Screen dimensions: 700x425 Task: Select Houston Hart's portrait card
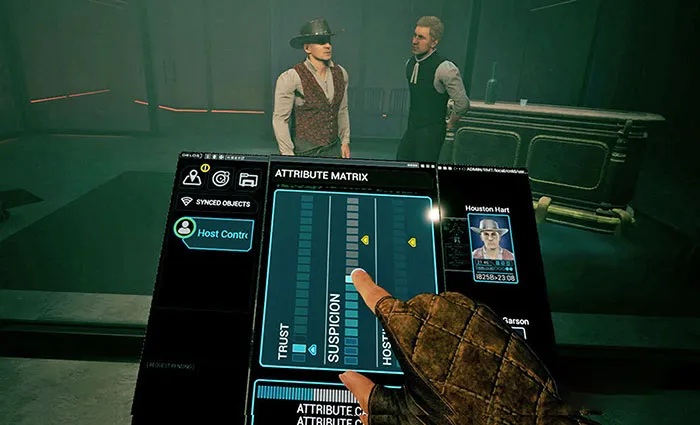pos(491,247)
